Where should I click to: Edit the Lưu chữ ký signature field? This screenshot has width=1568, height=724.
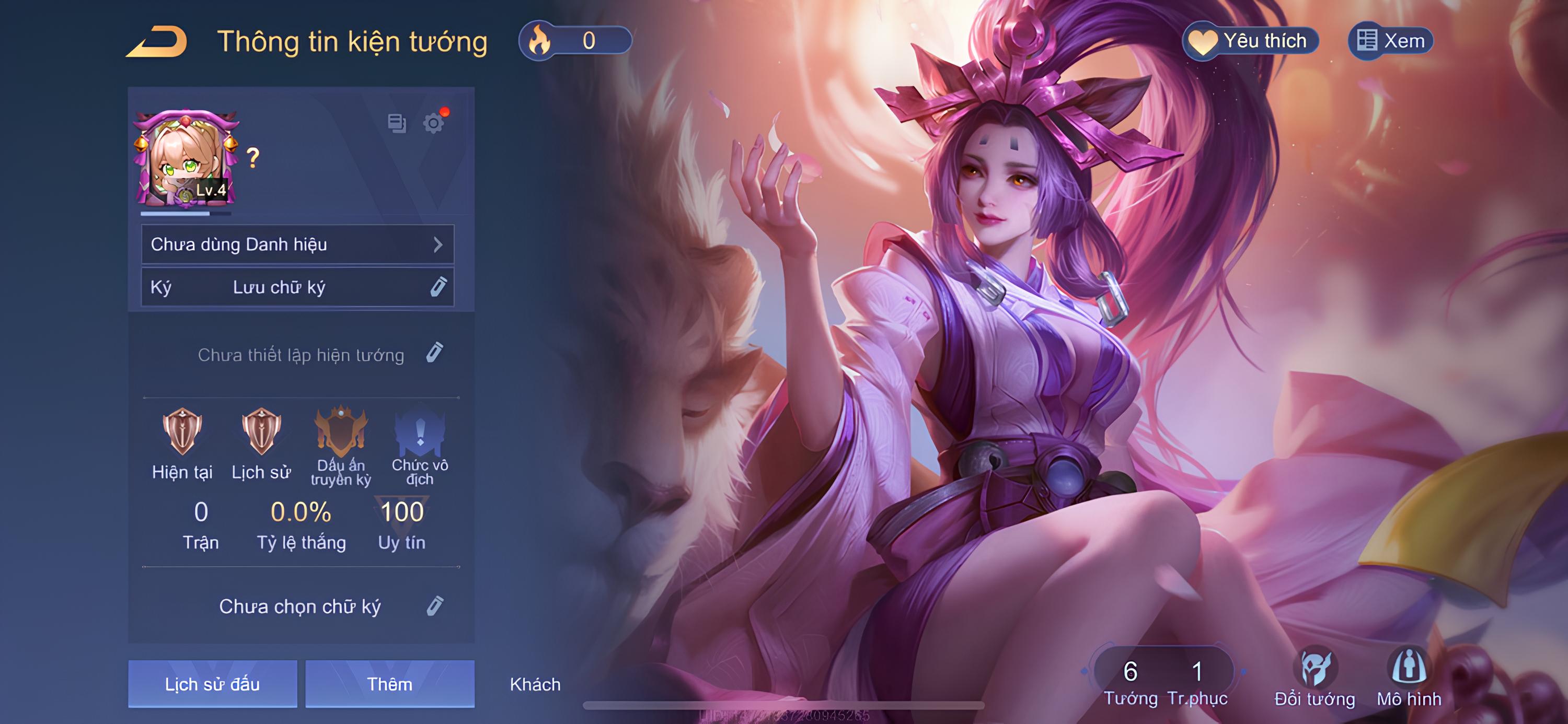[x=437, y=287]
